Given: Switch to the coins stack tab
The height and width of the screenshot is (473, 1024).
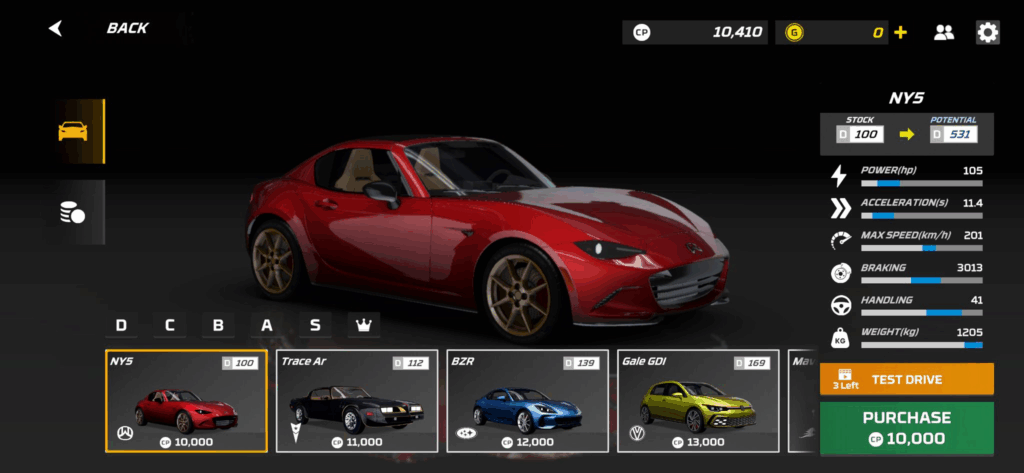Looking at the screenshot, I should (73, 212).
